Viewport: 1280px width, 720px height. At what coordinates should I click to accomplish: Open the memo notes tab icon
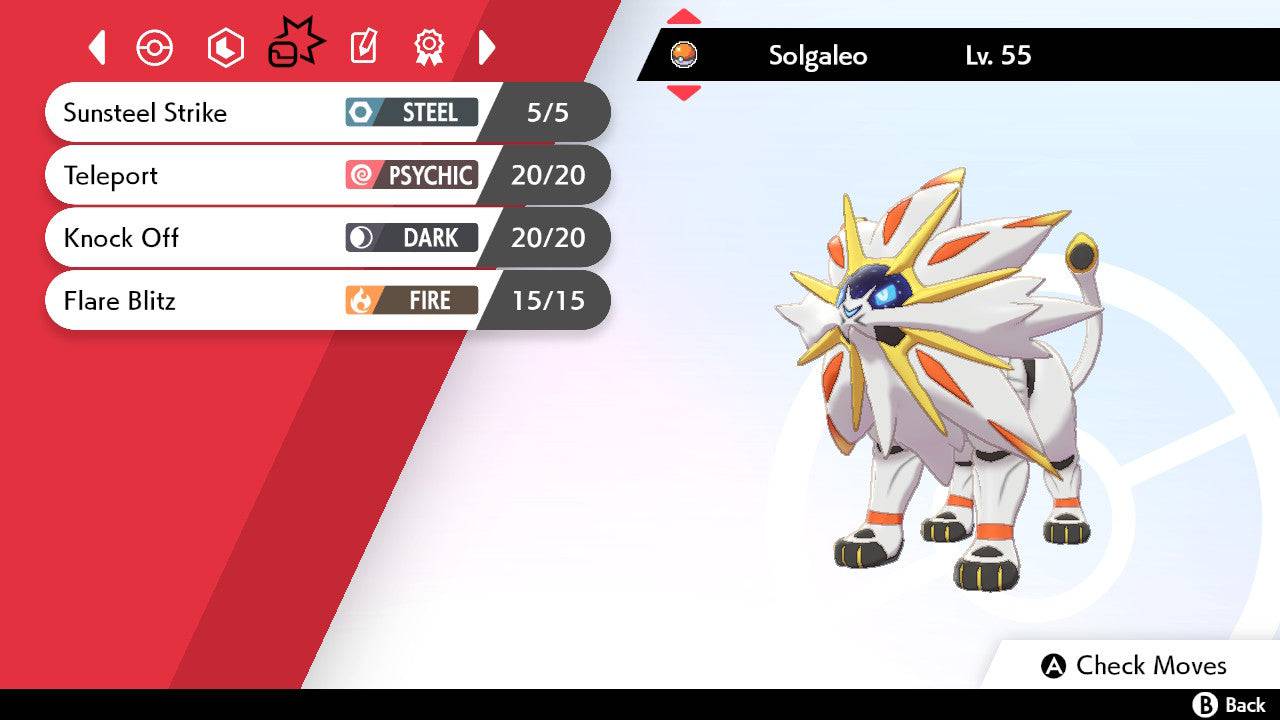(363, 47)
